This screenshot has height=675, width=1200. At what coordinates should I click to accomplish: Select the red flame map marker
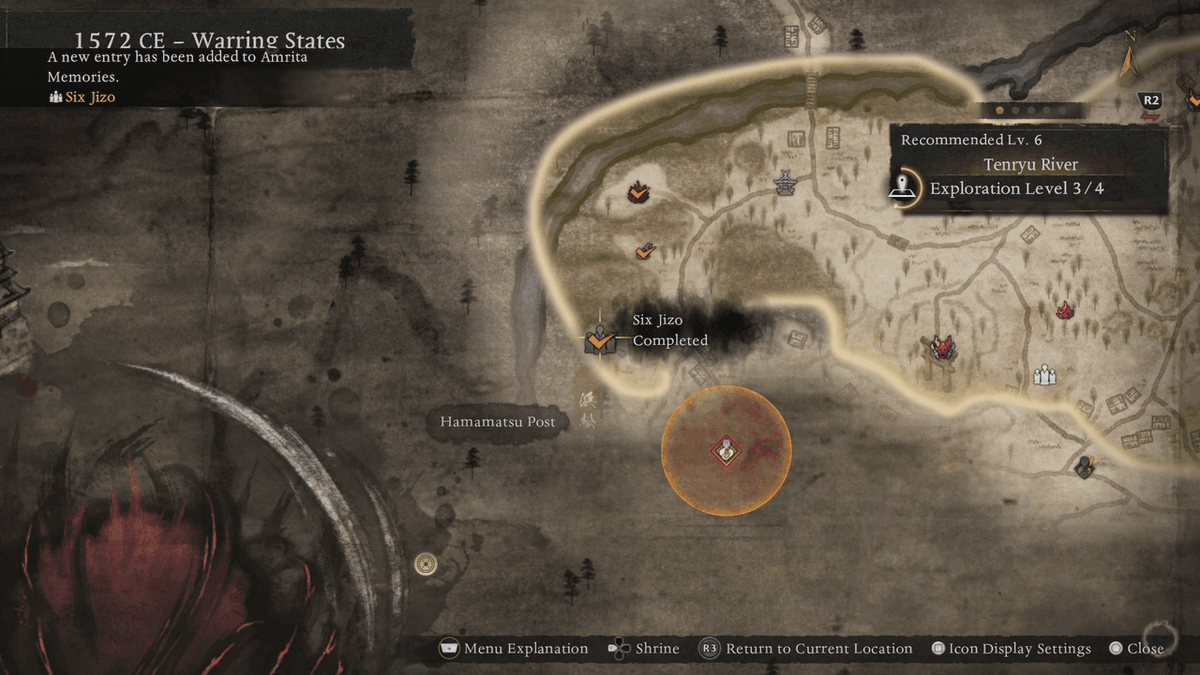(1064, 310)
